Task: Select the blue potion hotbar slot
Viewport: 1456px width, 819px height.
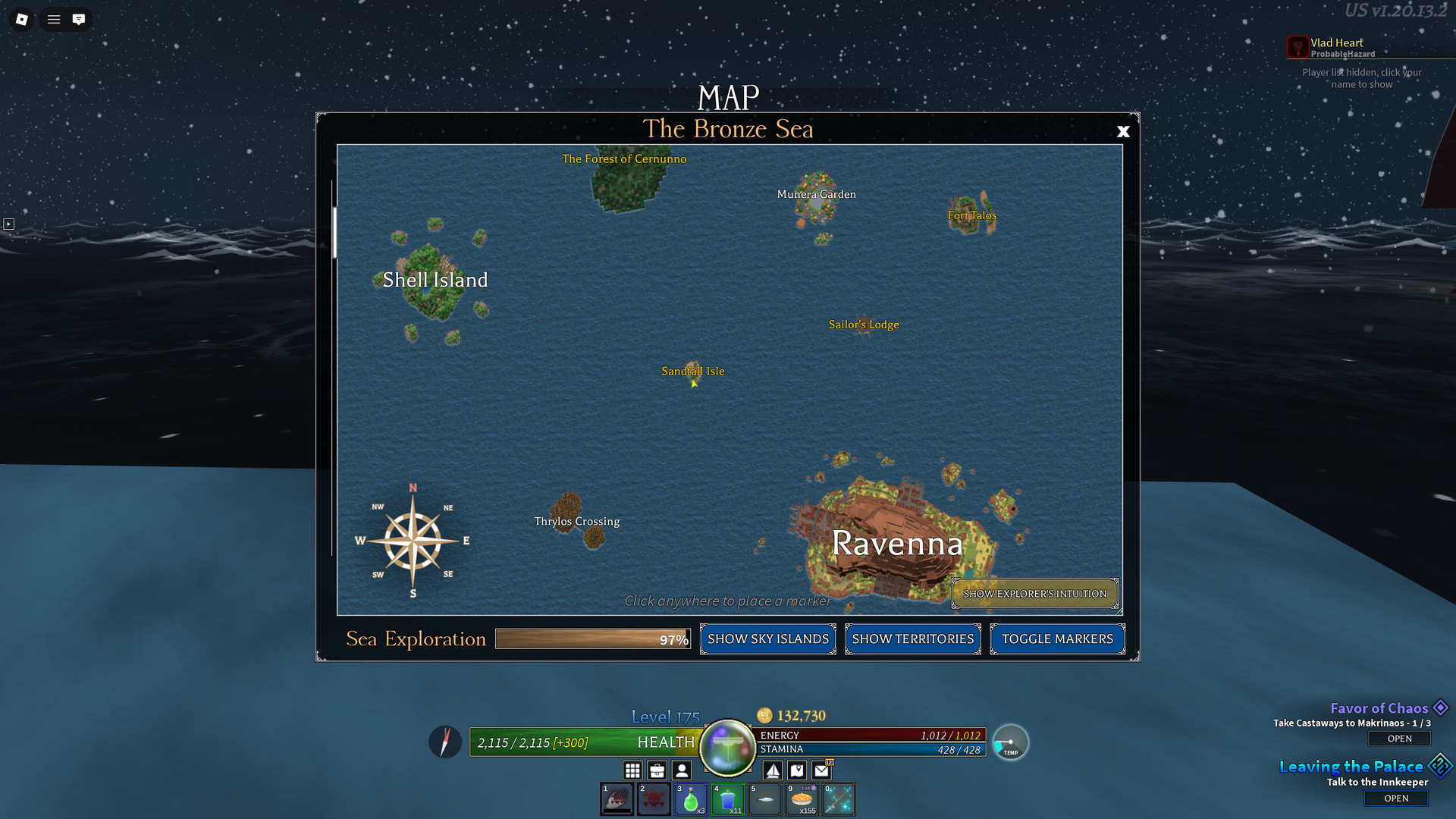Action: coord(728,799)
